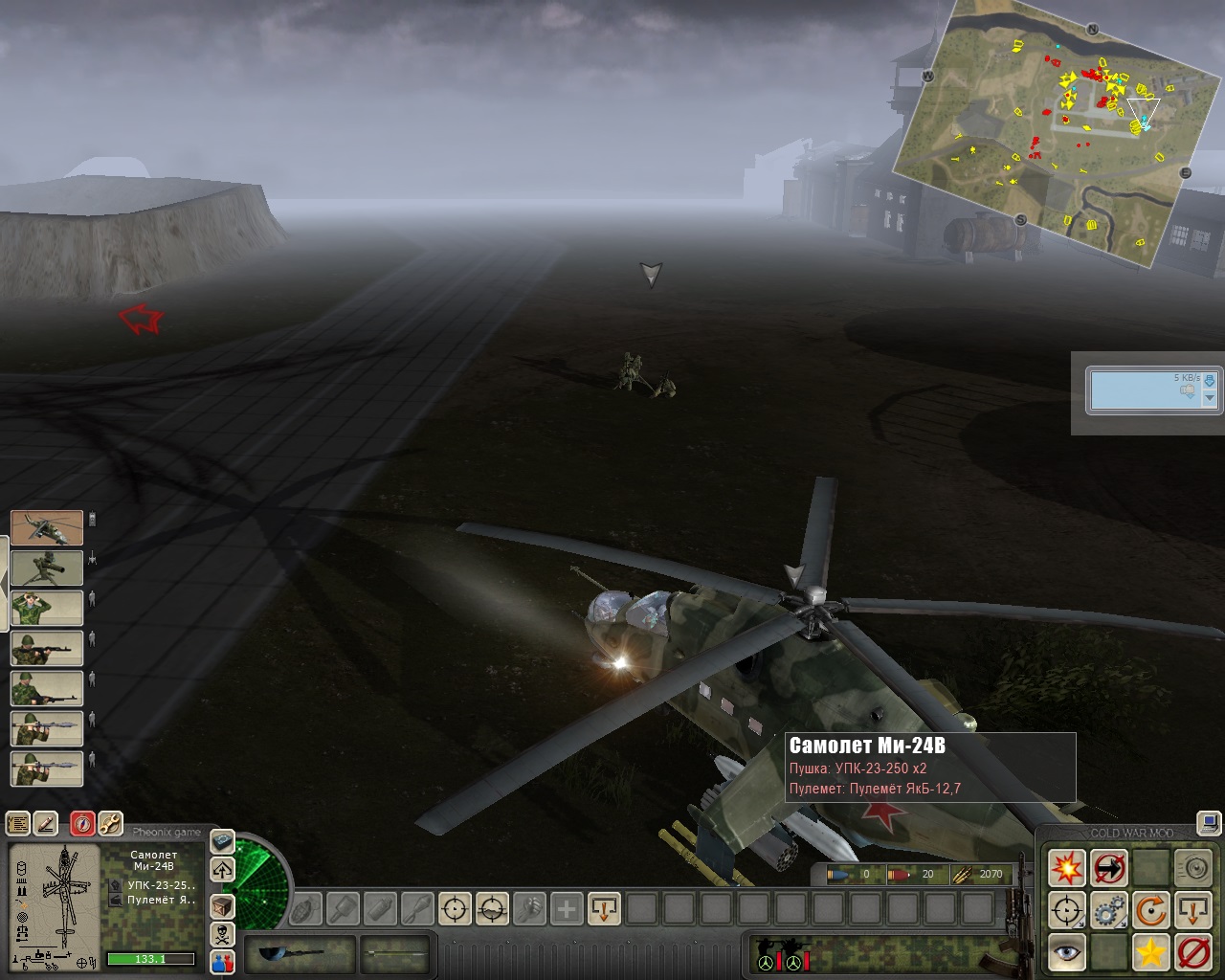Activate the orange rotate order
Screen dimensions: 1225x980
pos(1151,910)
